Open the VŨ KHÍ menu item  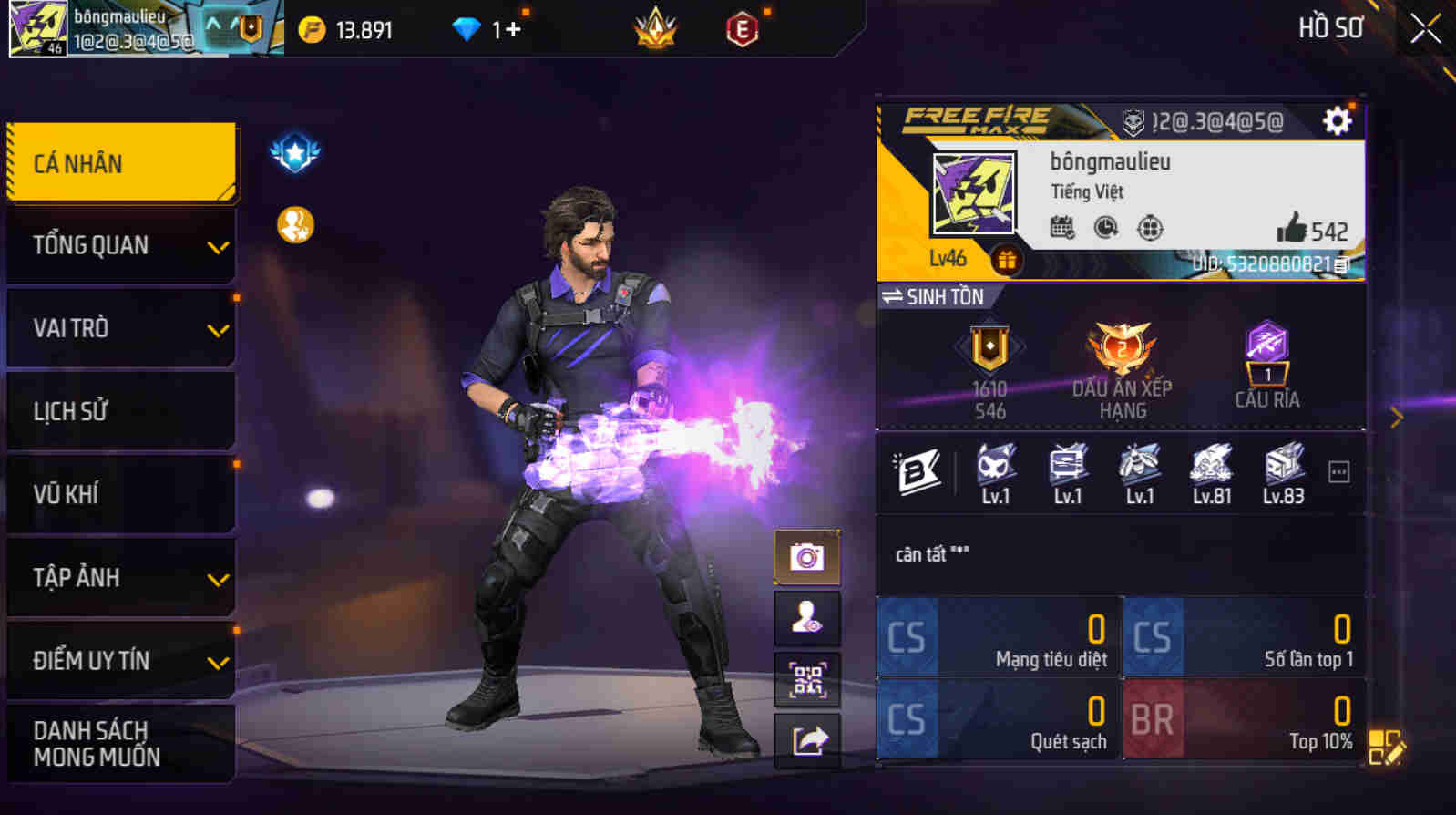121,493
